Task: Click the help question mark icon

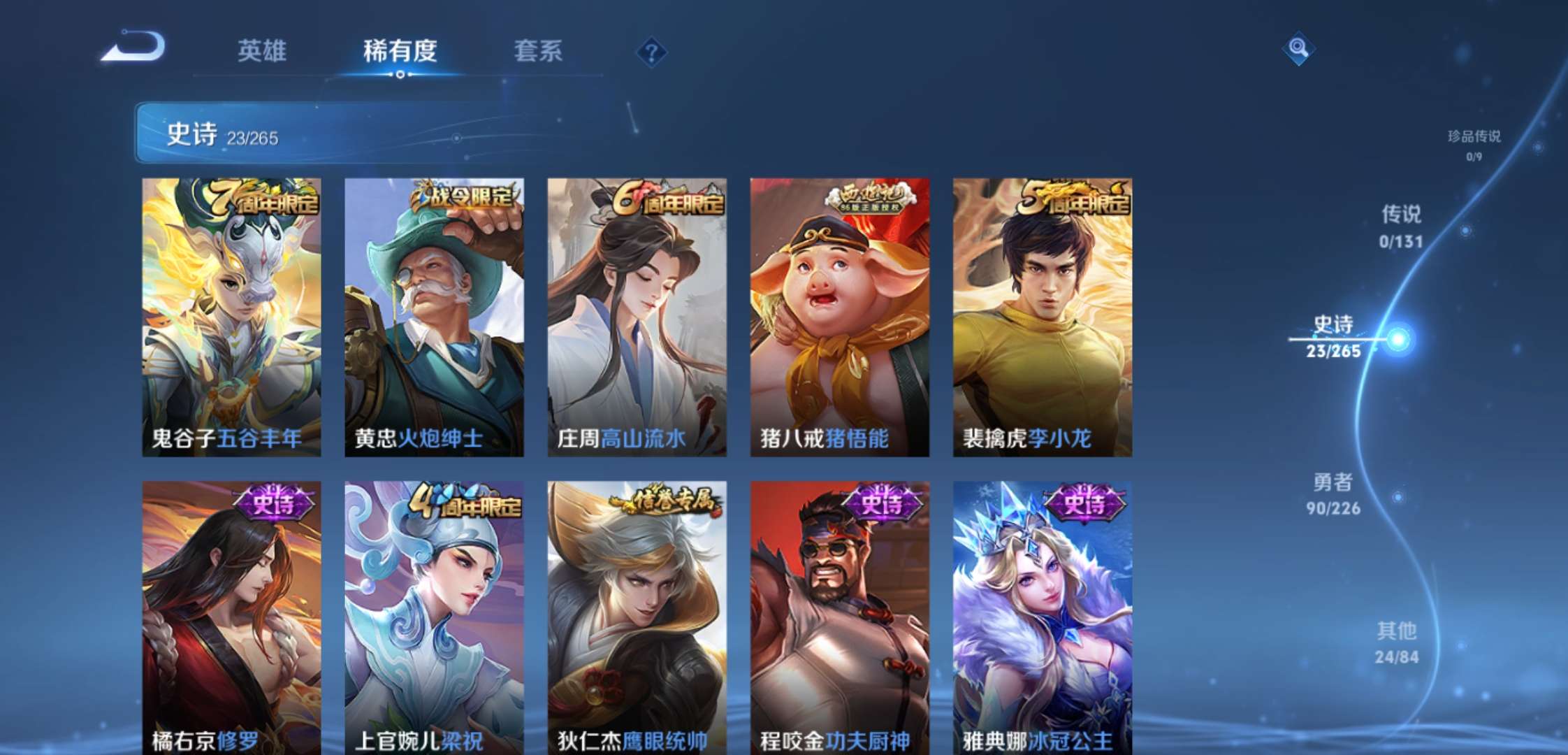Action: [x=653, y=50]
